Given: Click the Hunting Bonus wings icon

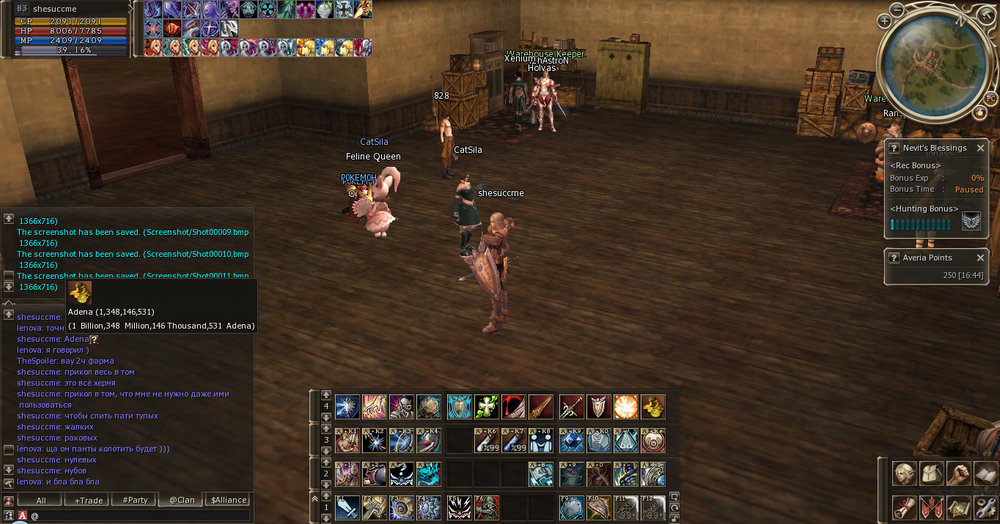Looking at the screenshot, I should tap(971, 223).
